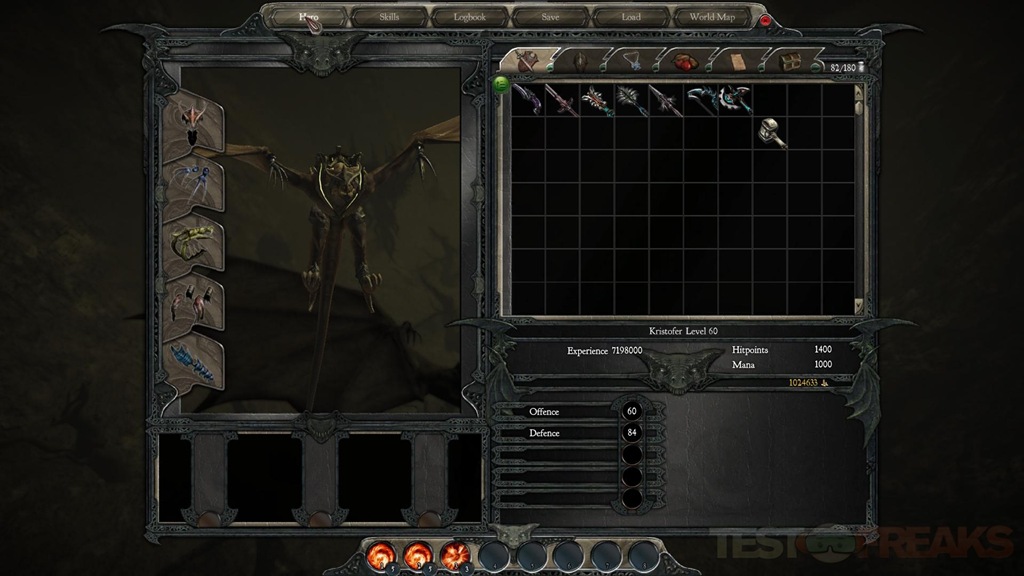This screenshot has width=1024, height=576.
Task: Select the purple curved dagger item
Action: coord(527,99)
